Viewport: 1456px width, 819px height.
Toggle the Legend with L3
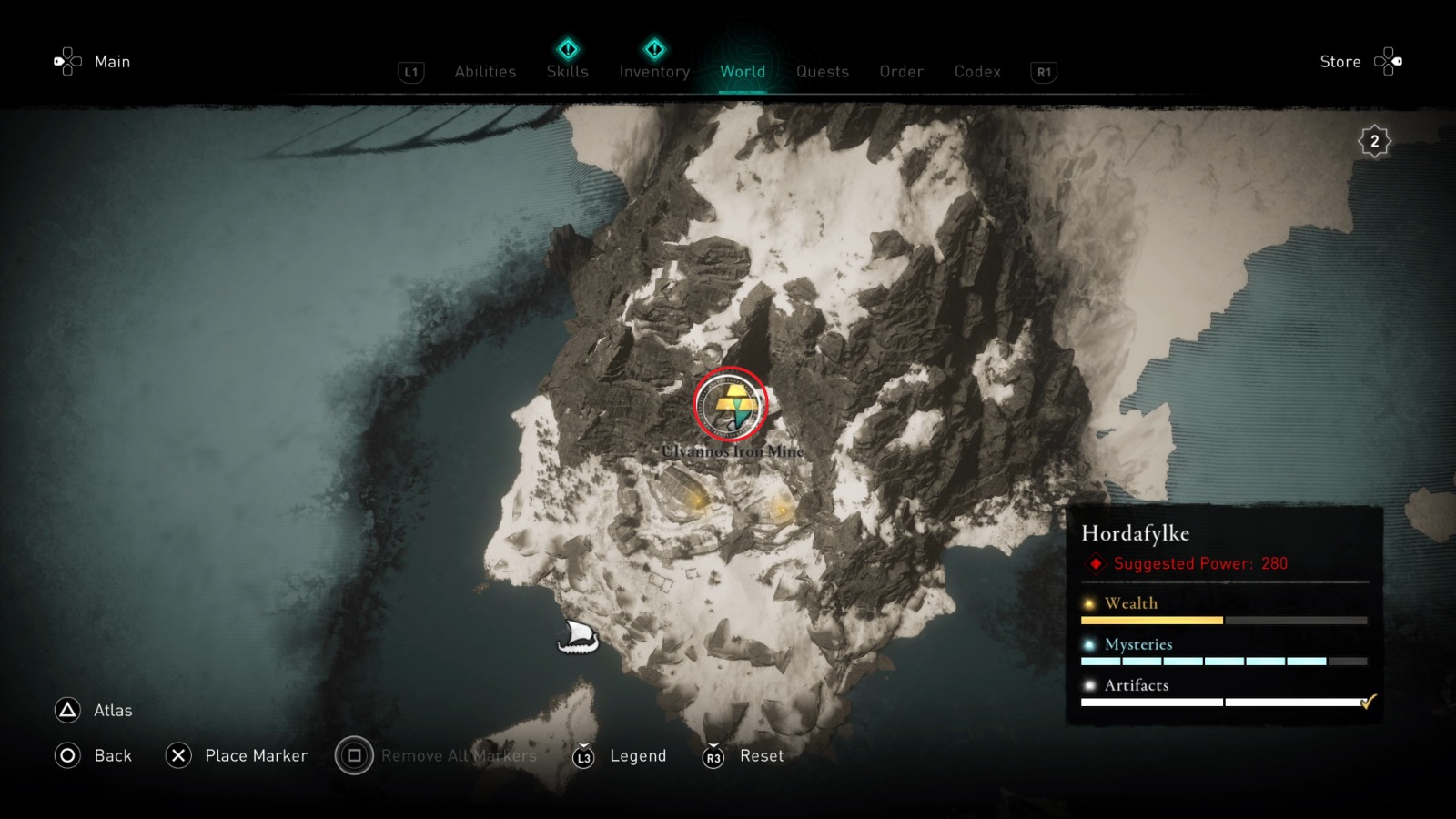point(585,756)
